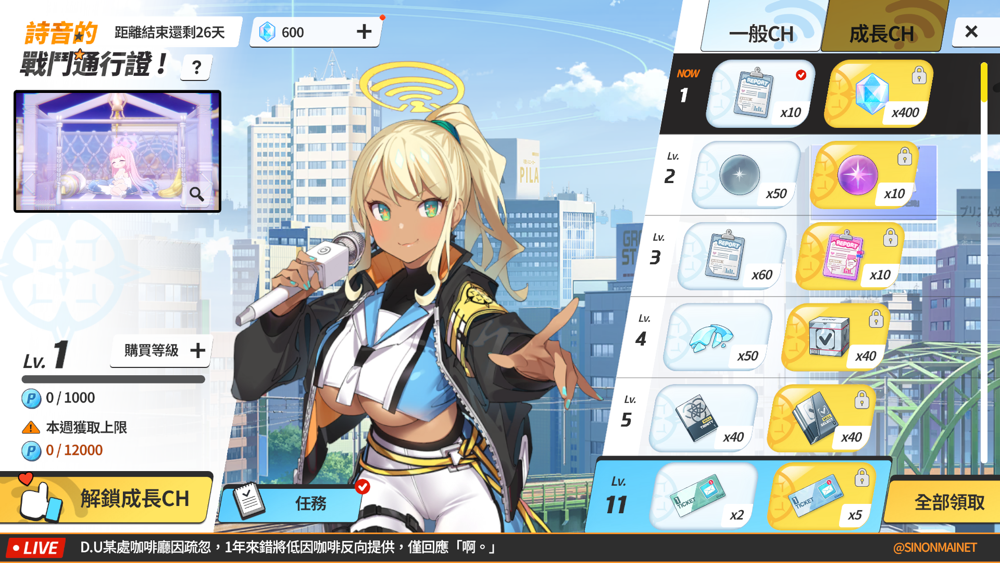Select the level 2 silver coin x50 reward
This screenshot has height=563, width=1000.
745,176
